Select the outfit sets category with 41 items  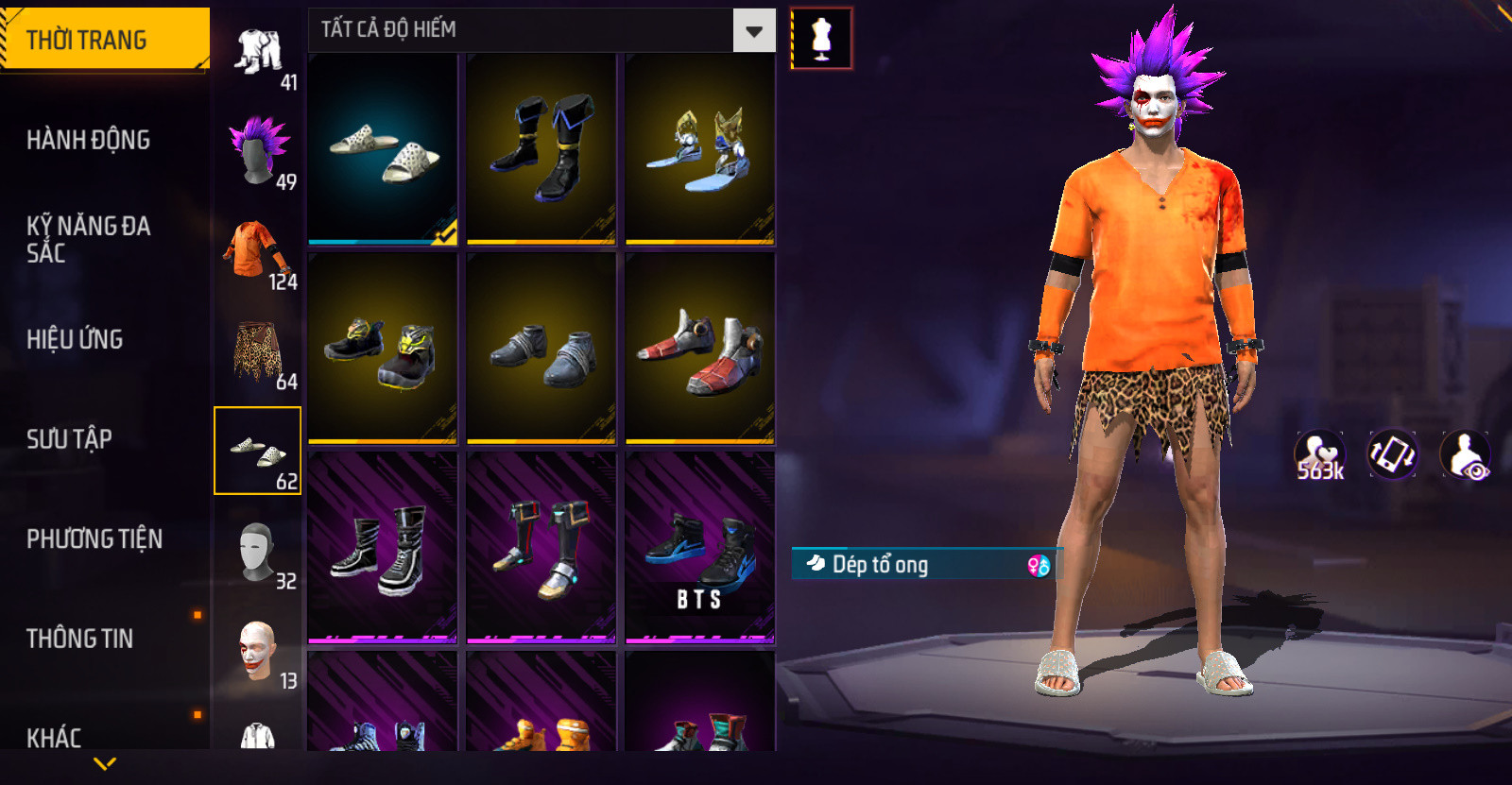pos(260,54)
